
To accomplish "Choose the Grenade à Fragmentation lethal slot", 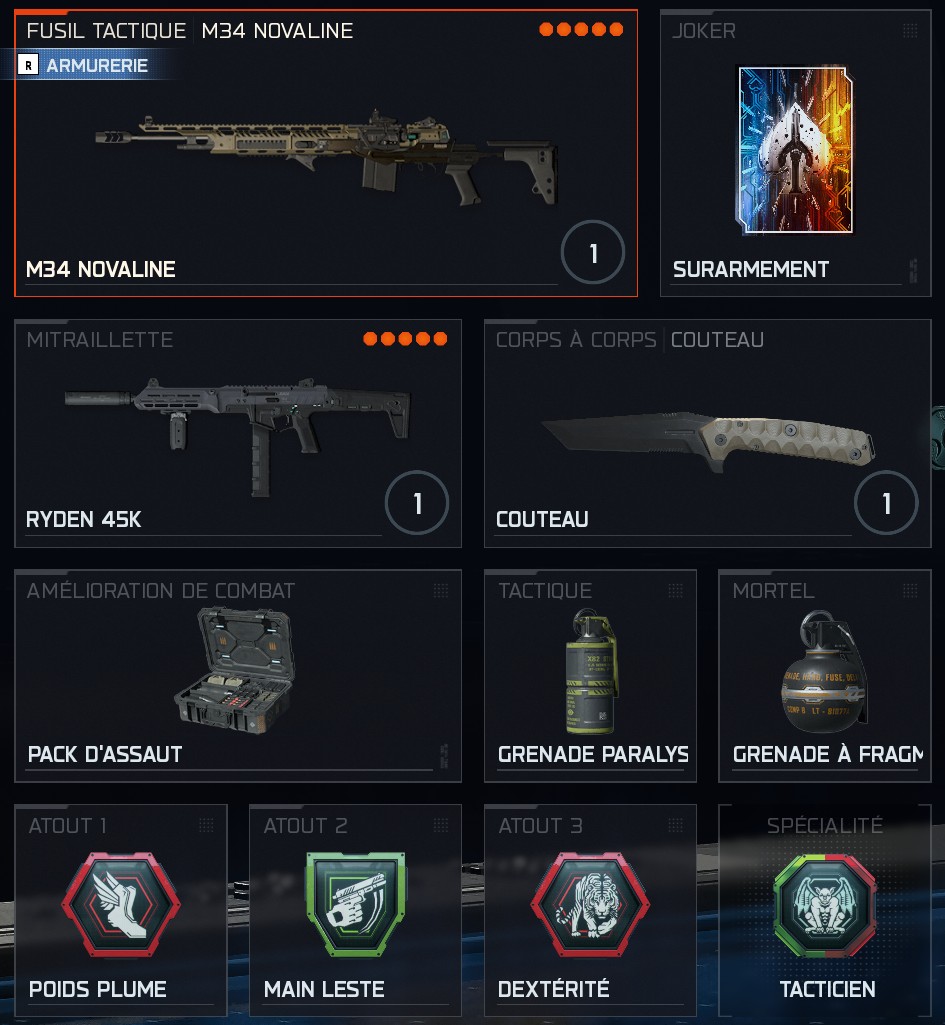I will tap(825, 676).
